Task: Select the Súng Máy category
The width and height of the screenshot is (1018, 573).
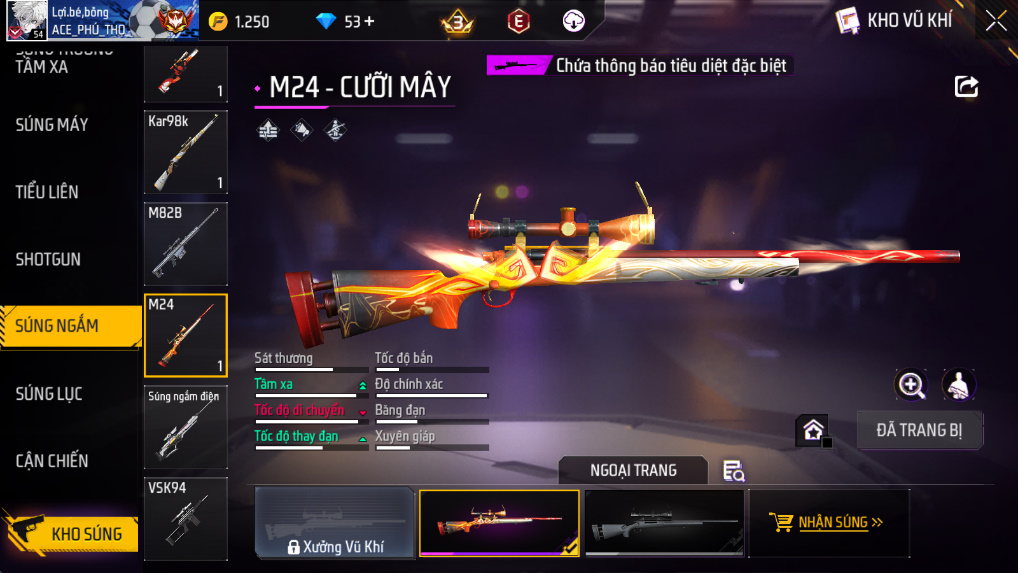Action: point(52,125)
